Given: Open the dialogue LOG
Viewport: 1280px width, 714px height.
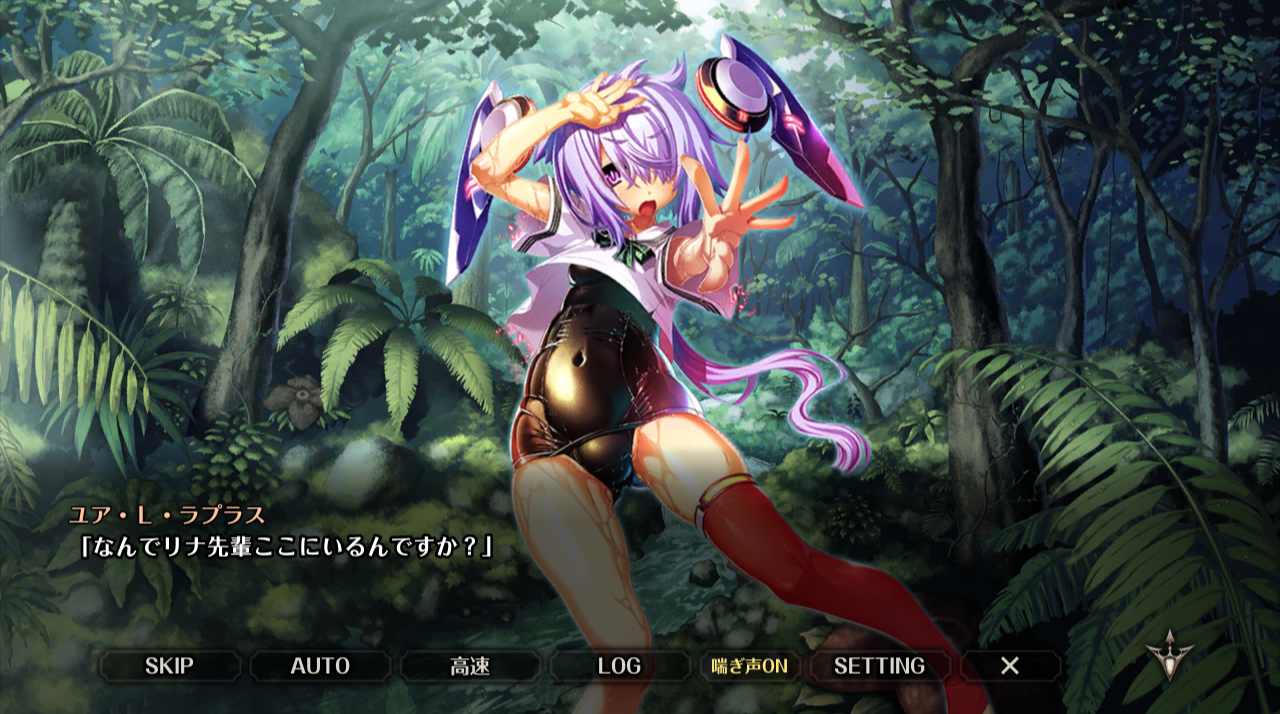Looking at the screenshot, I should coord(619,666).
